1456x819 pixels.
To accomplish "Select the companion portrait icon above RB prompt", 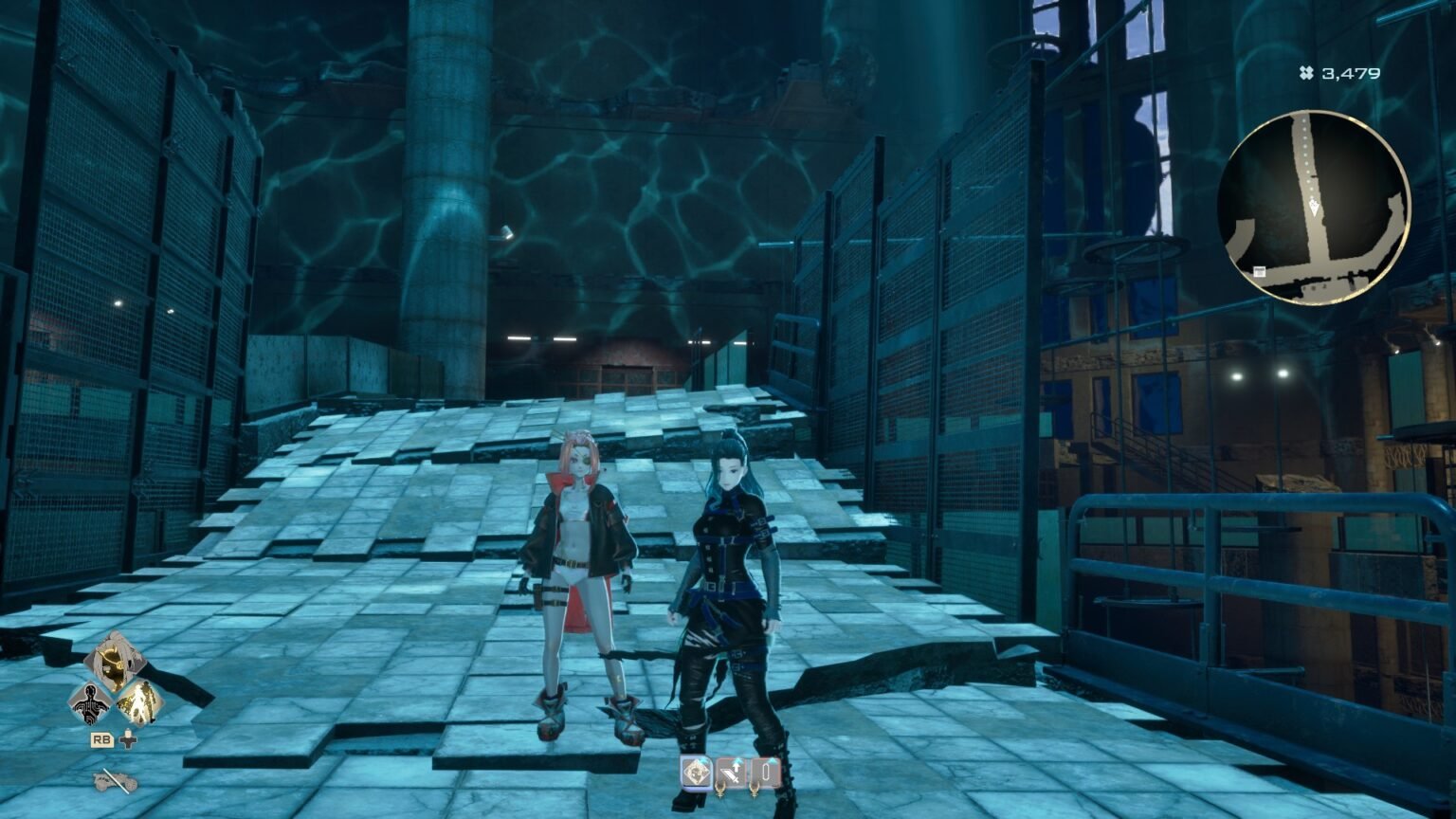I will click(x=117, y=659).
